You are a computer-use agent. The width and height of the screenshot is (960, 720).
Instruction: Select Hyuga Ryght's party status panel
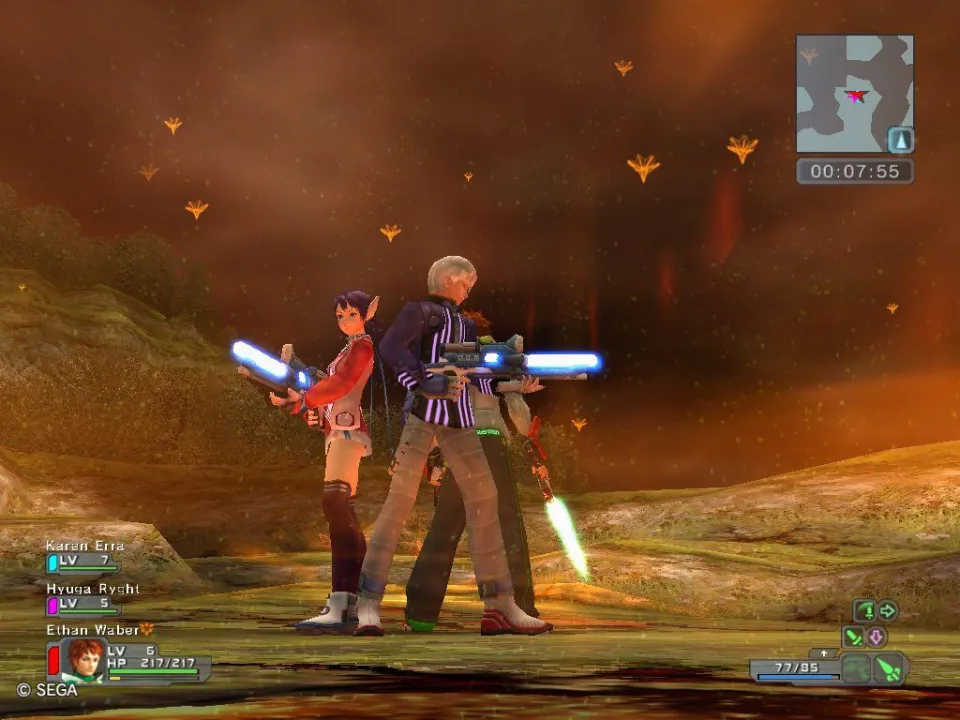(86, 598)
